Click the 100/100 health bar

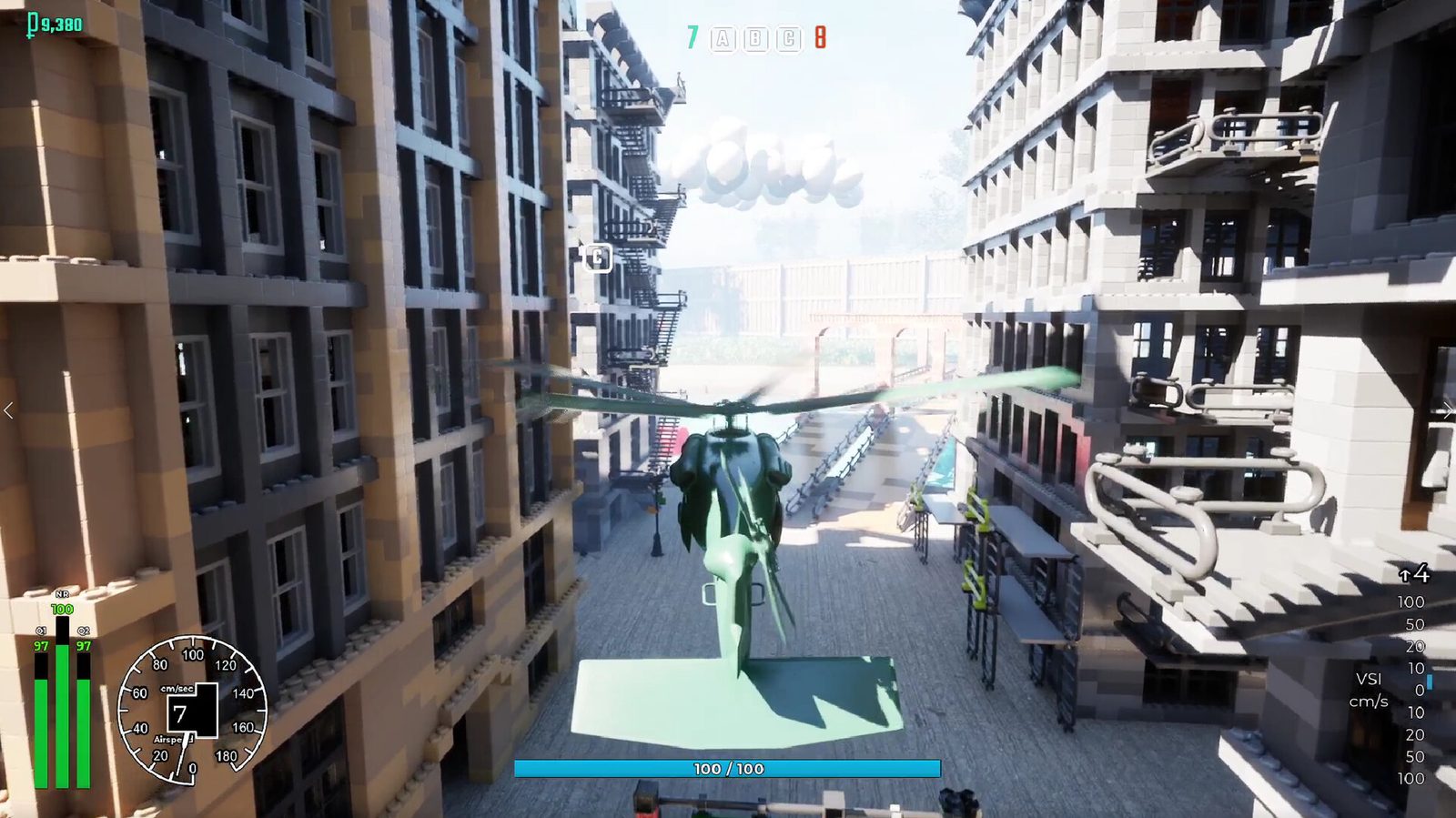728,767
